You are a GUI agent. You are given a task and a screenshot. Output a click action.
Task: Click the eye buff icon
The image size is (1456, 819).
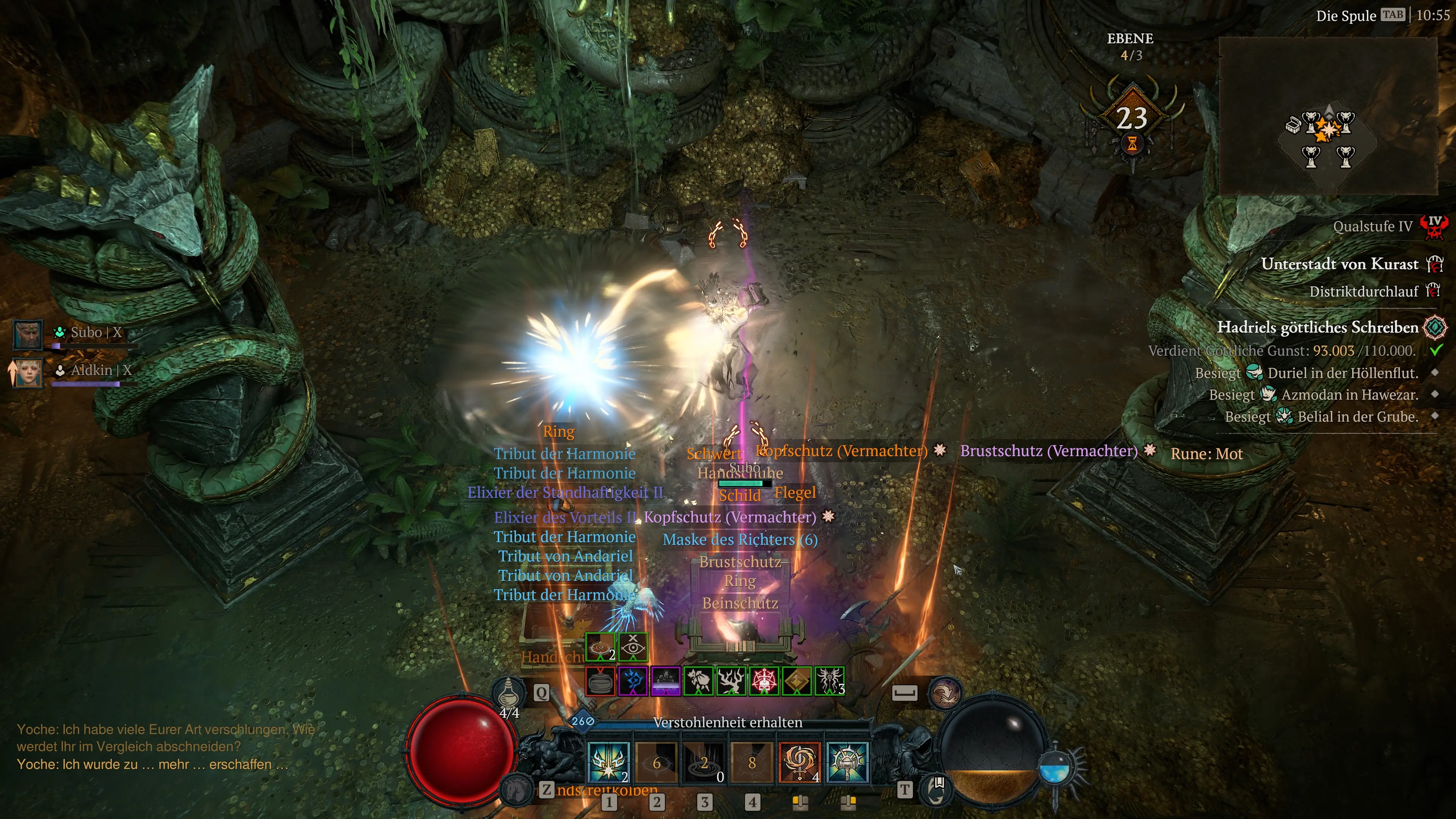pyautogui.click(x=632, y=646)
